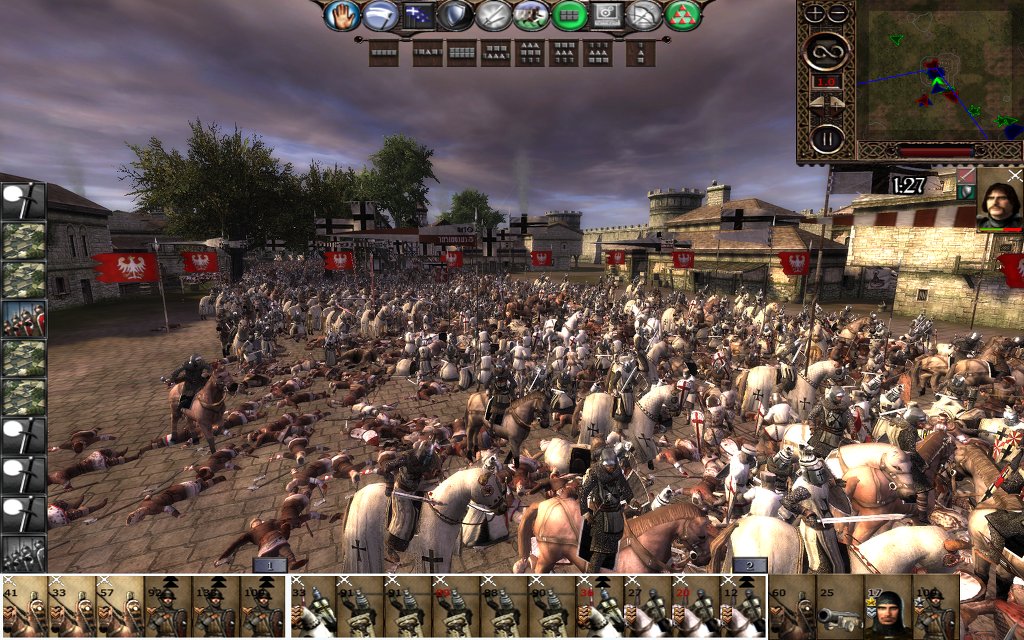The image size is (1024, 640).
Task: Zoom out the minimap with minus button
Action: coord(838,13)
